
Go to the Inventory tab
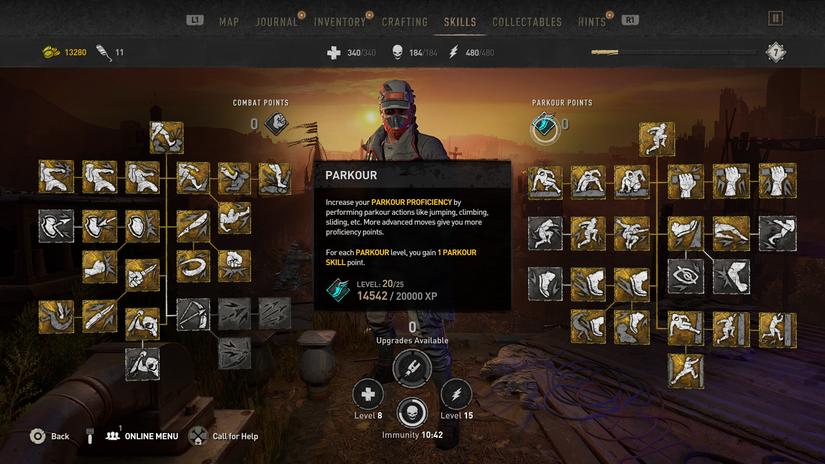pyautogui.click(x=340, y=22)
